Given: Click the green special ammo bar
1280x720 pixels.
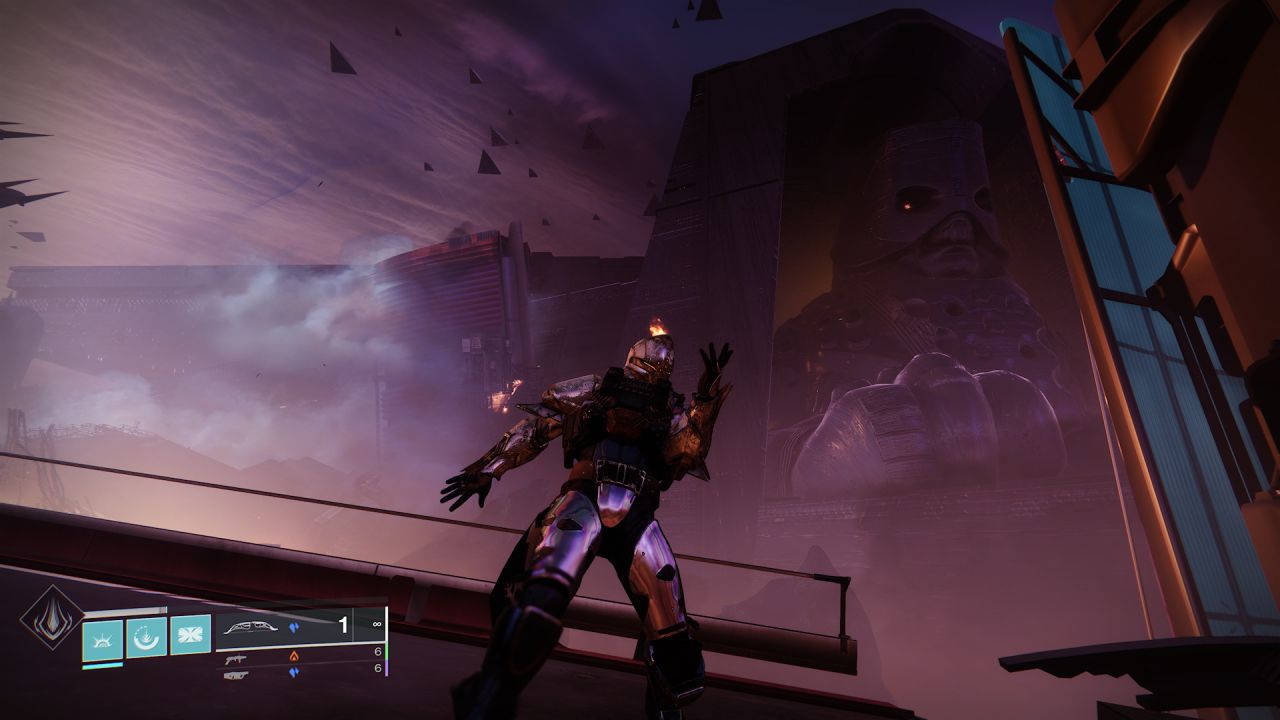Looking at the screenshot, I should [x=385, y=651].
